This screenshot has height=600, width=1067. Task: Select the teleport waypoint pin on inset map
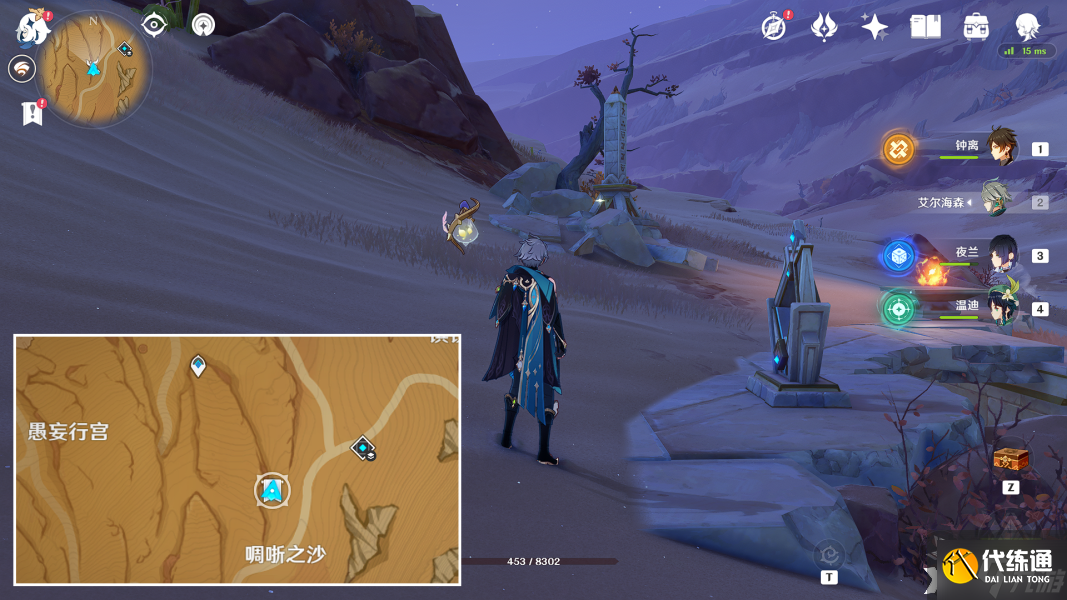click(198, 365)
